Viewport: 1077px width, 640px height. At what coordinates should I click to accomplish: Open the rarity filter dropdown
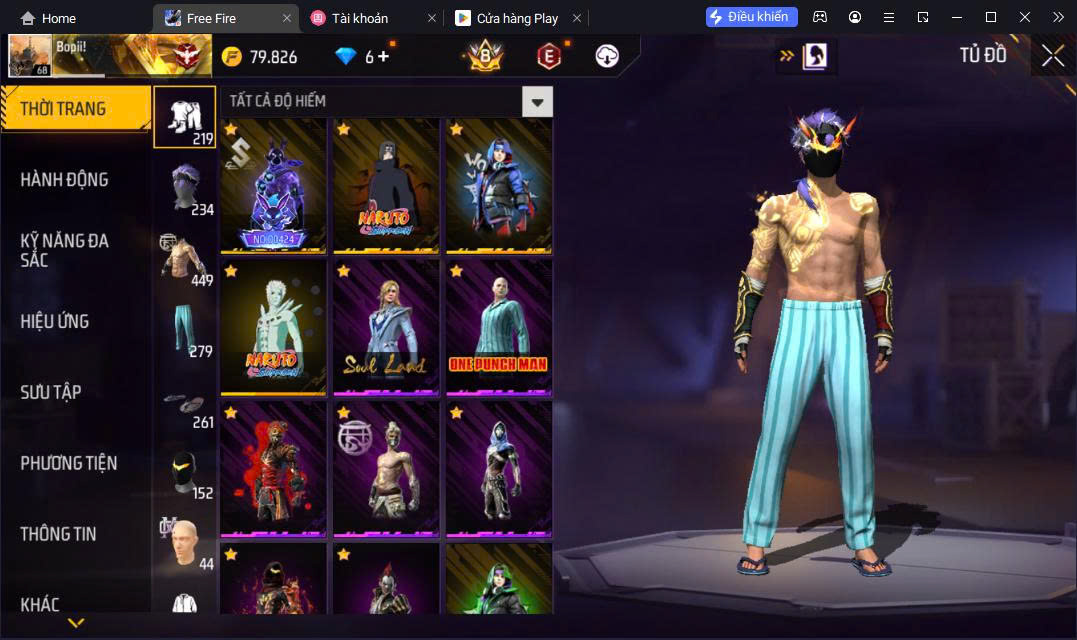tap(537, 101)
